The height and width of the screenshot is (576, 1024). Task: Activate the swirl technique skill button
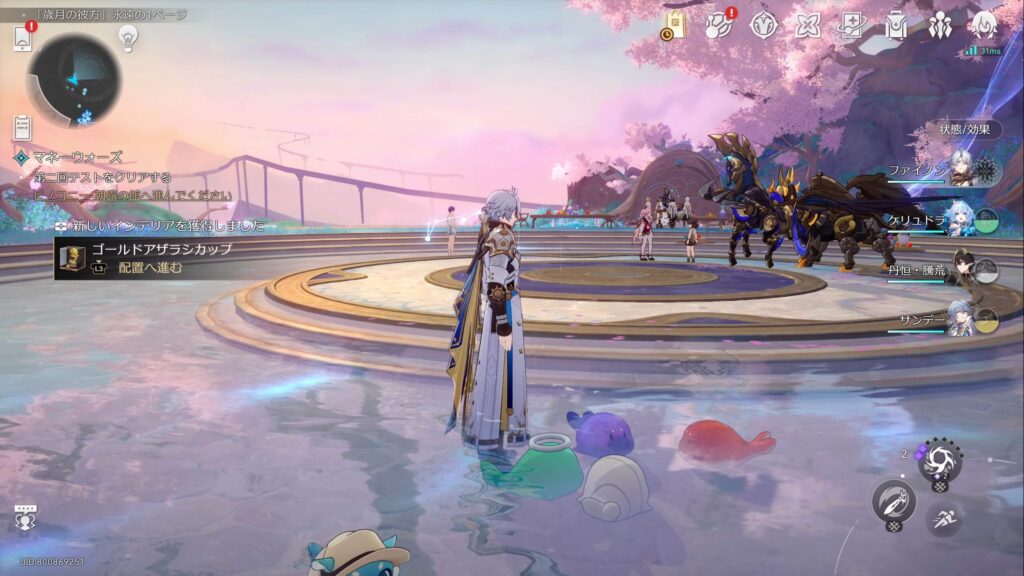click(x=940, y=460)
